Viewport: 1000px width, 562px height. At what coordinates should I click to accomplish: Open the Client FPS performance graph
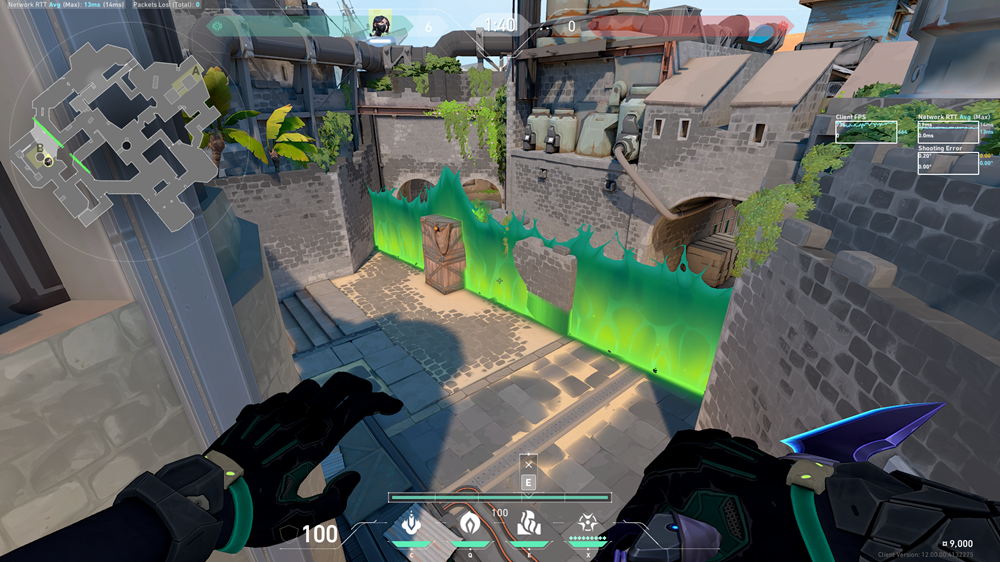coord(866,131)
